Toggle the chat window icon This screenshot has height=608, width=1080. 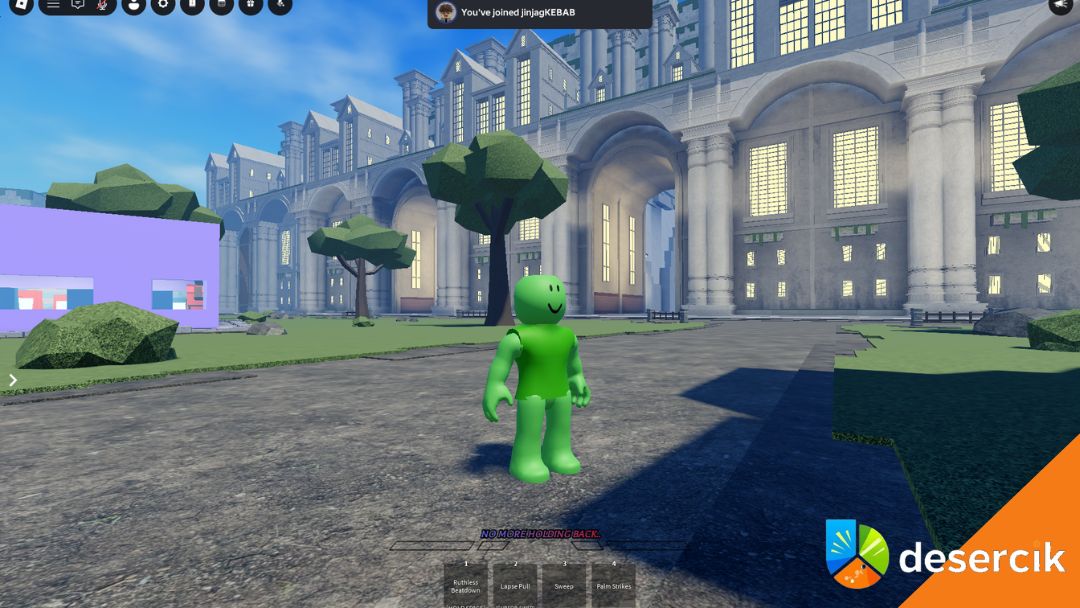click(x=77, y=5)
